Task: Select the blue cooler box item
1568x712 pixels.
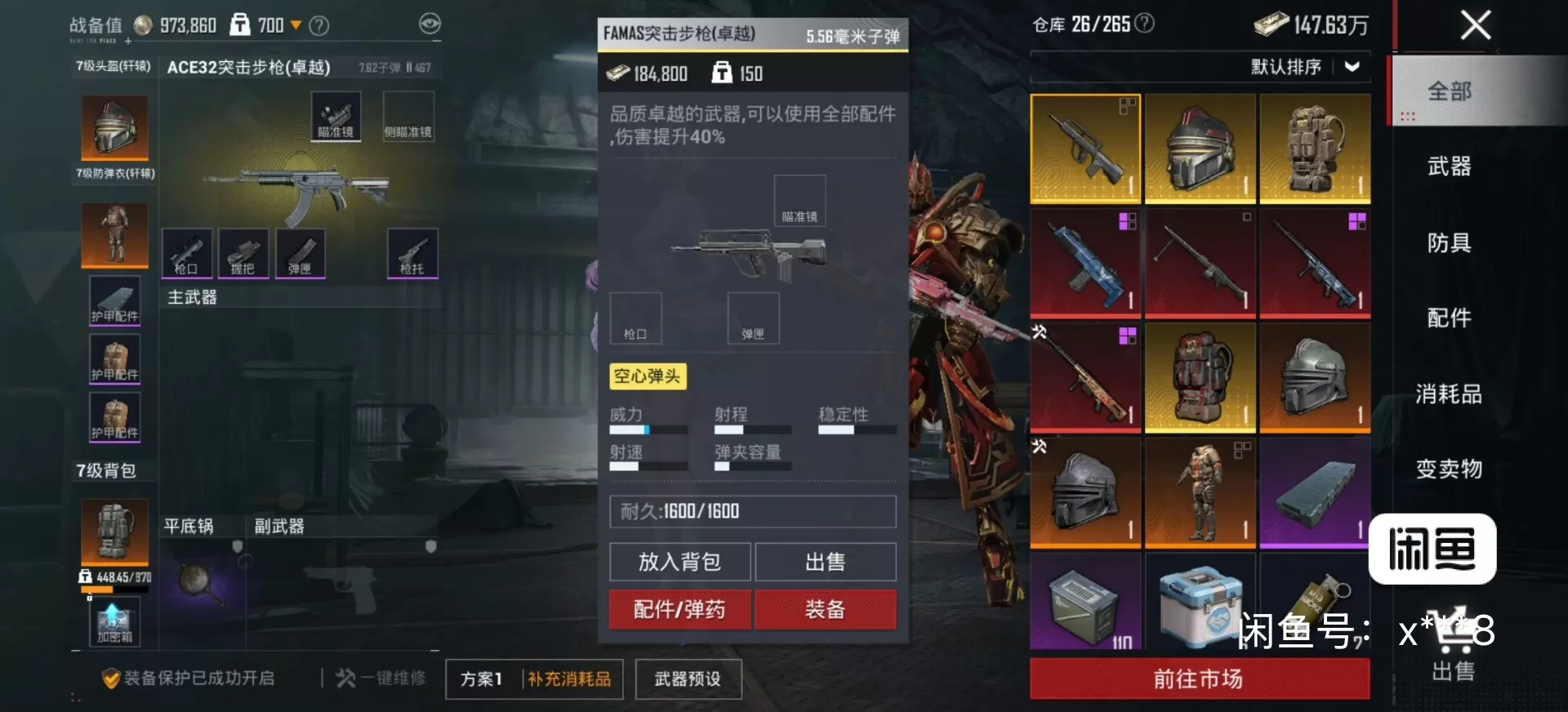Action: pos(1200,604)
